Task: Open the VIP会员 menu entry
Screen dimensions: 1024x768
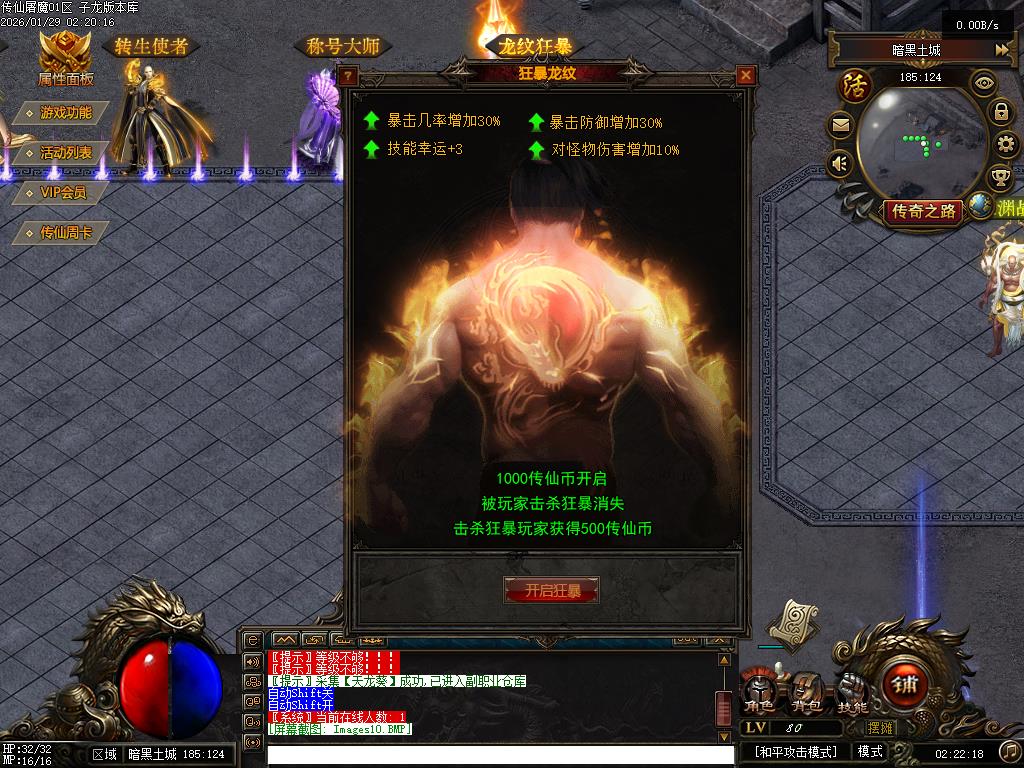Action: [62, 192]
